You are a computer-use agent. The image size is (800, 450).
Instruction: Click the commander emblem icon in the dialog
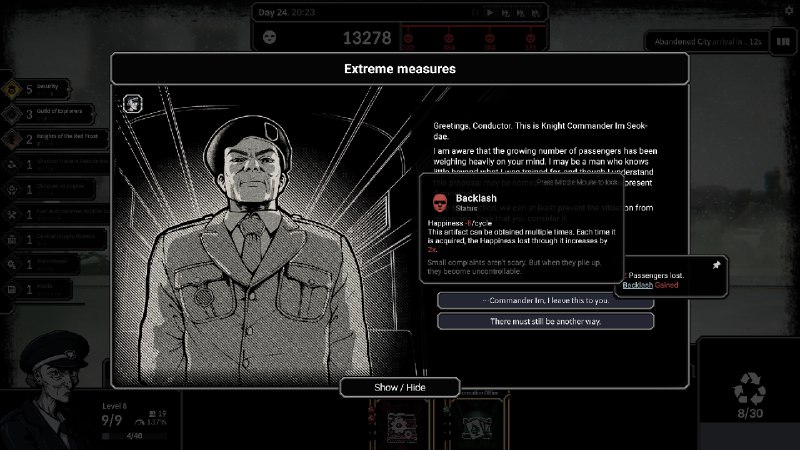click(133, 104)
